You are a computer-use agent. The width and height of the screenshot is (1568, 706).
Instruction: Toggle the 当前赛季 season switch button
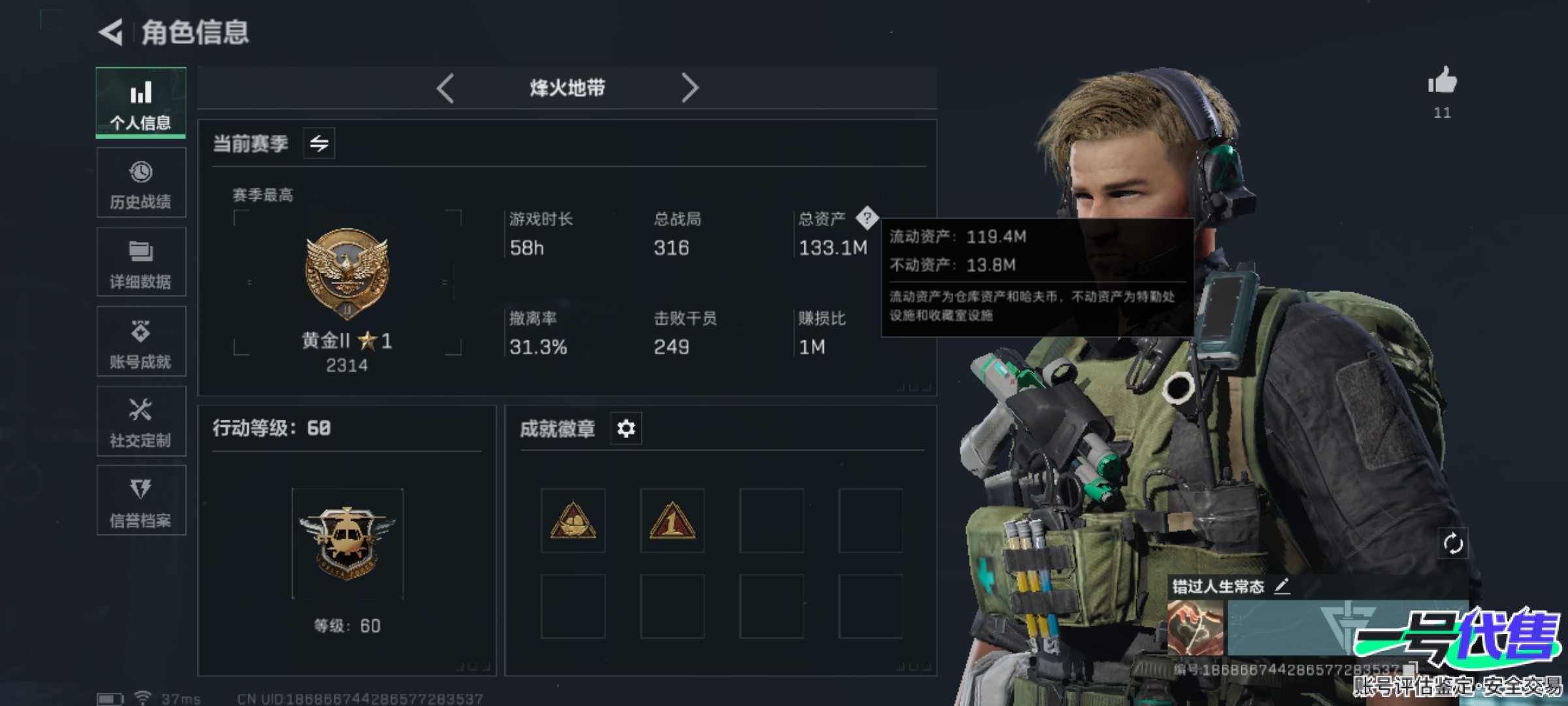(x=319, y=143)
